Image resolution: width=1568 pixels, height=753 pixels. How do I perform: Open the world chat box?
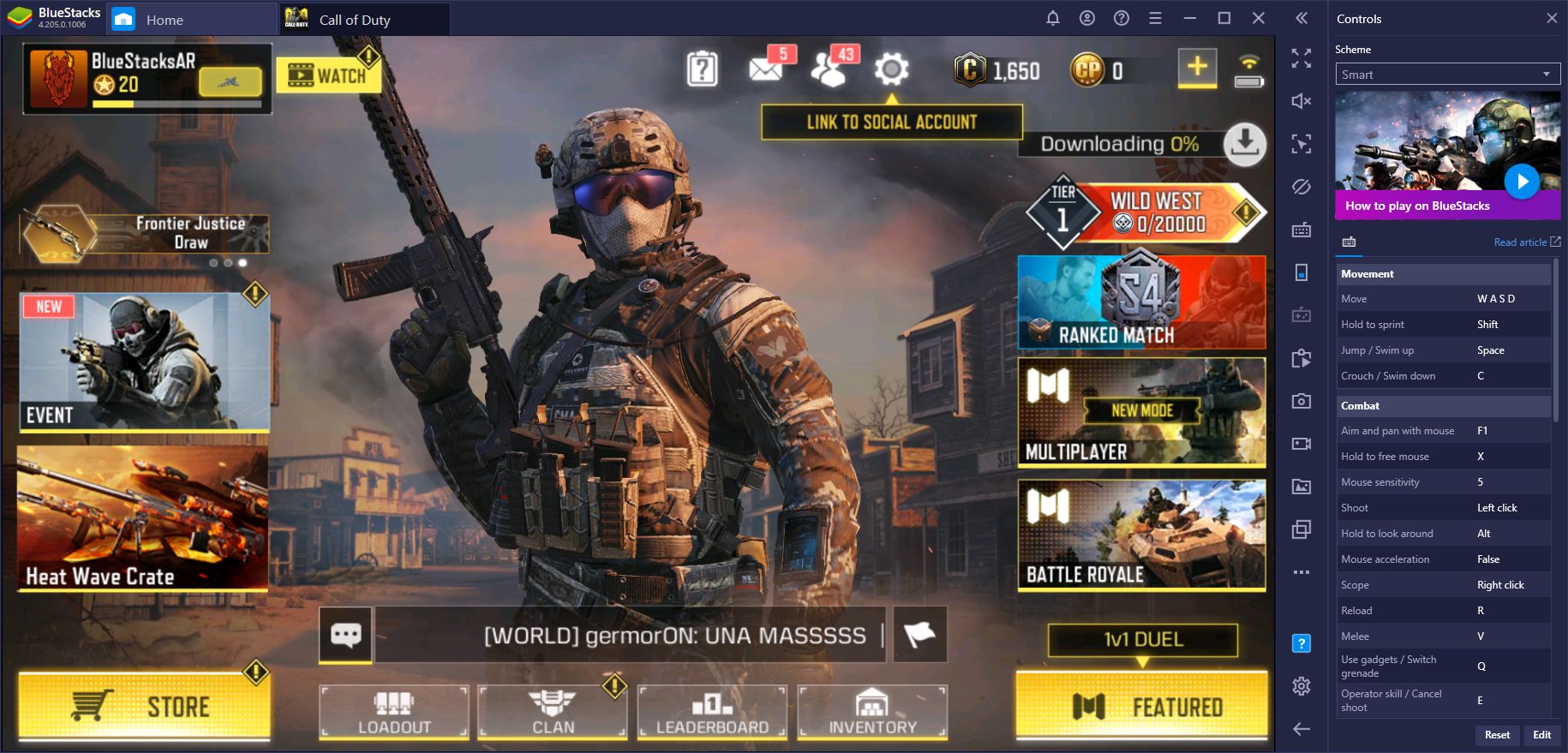click(x=346, y=635)
